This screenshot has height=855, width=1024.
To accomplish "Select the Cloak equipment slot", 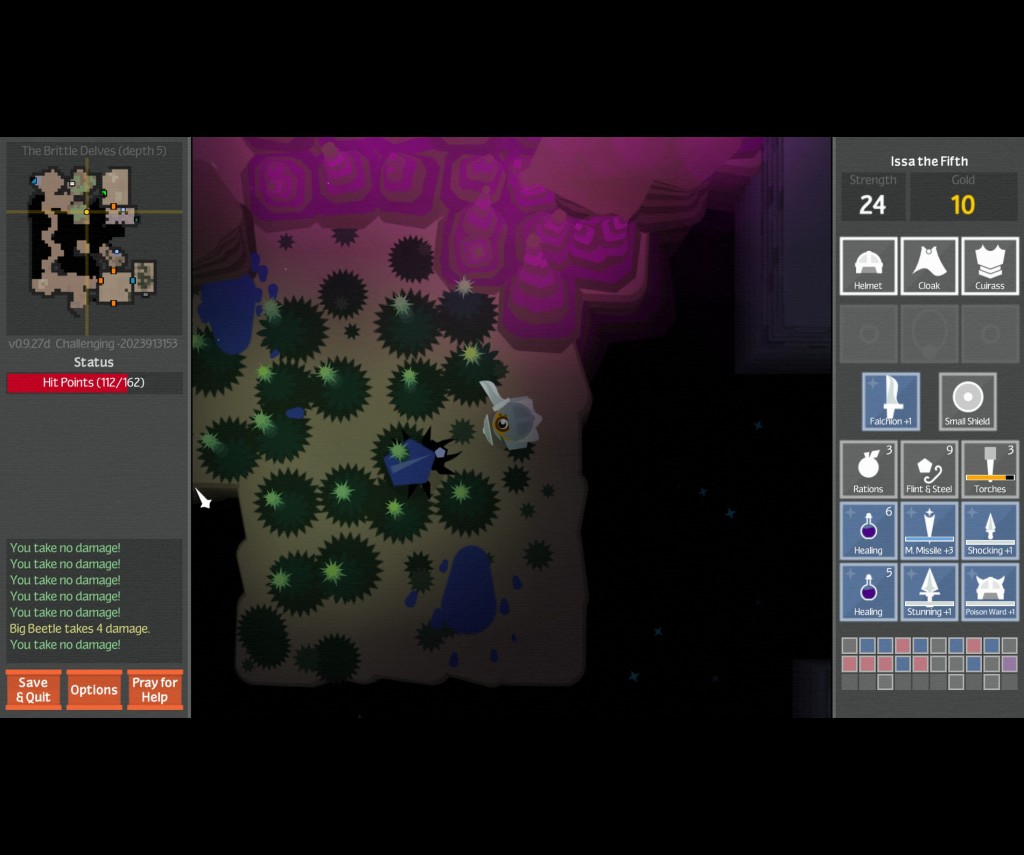I will click(x=929, y=266).
